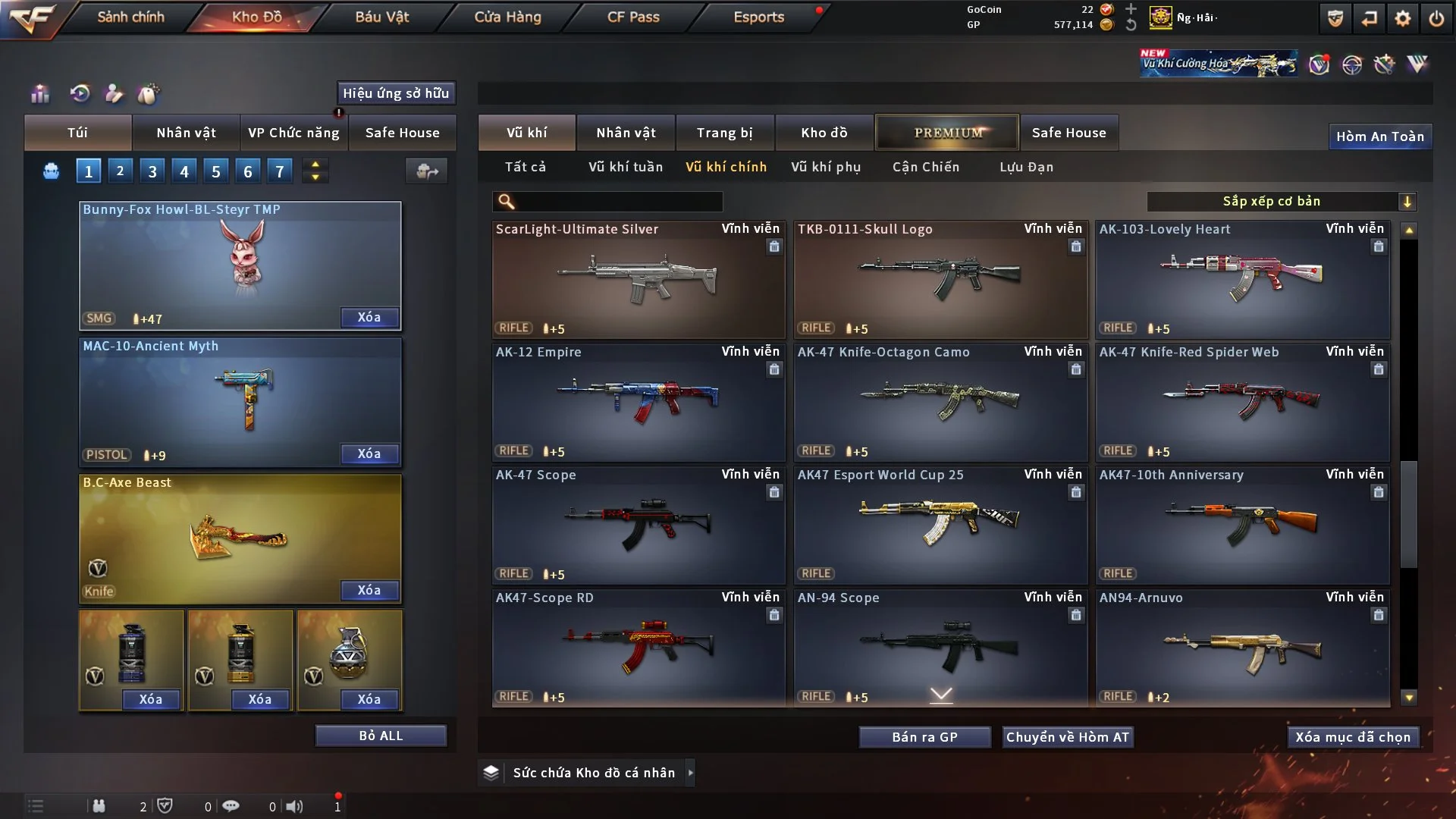Type in the weapon search box

pyautogui.click(x=618, y=202)
